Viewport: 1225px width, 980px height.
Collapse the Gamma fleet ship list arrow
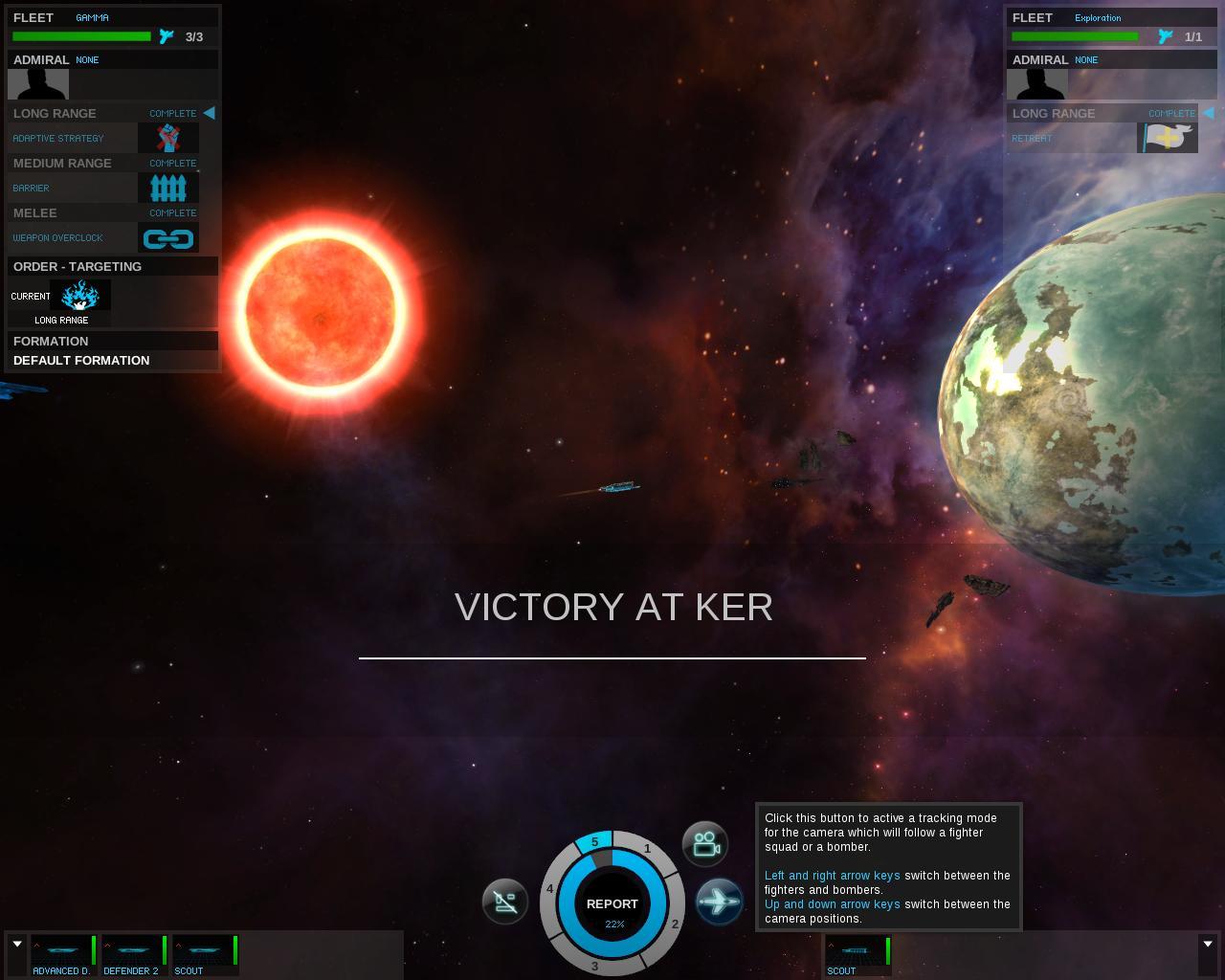coord(17,945)
